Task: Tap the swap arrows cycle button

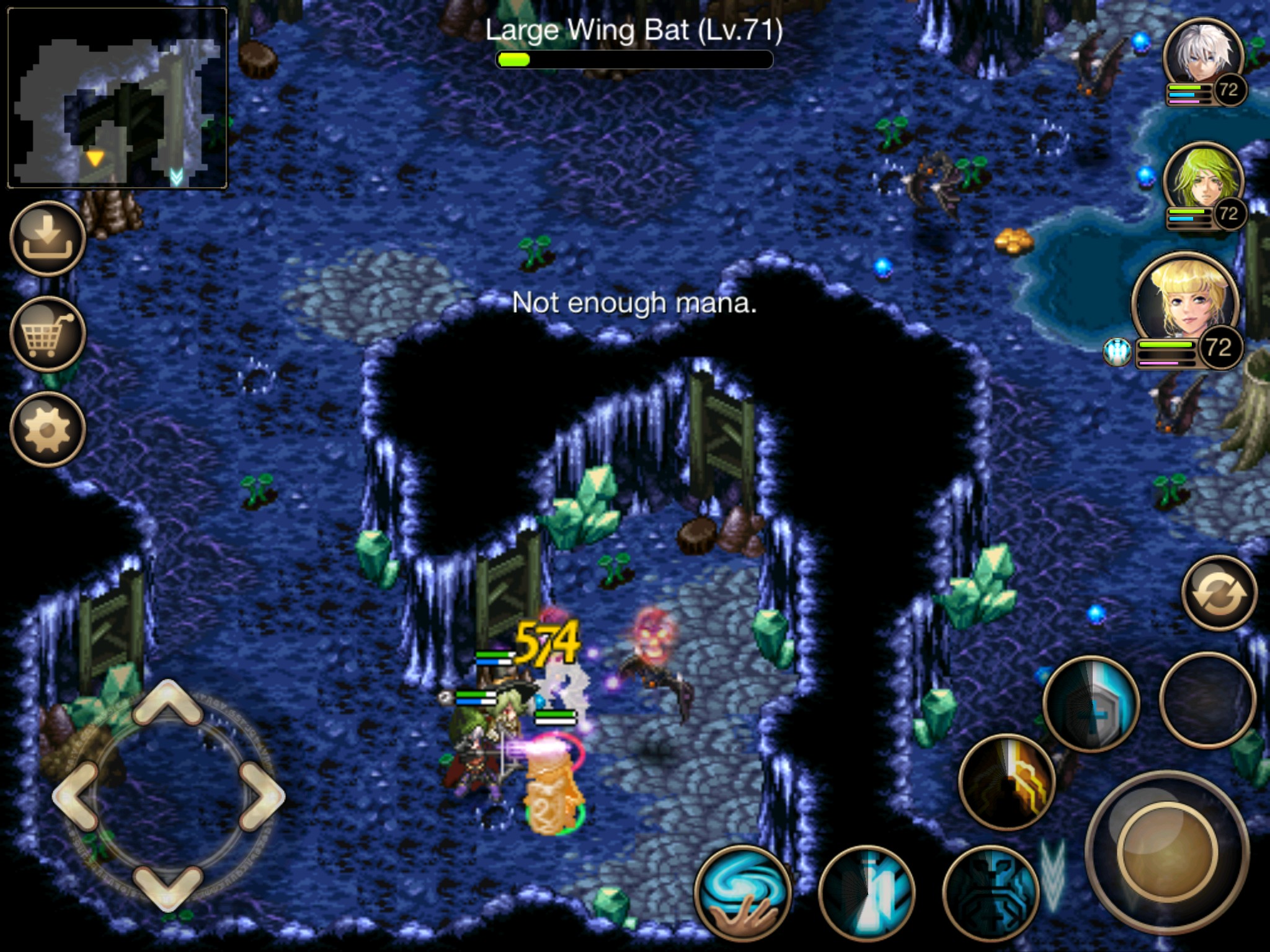Action: coord(1219,593)
